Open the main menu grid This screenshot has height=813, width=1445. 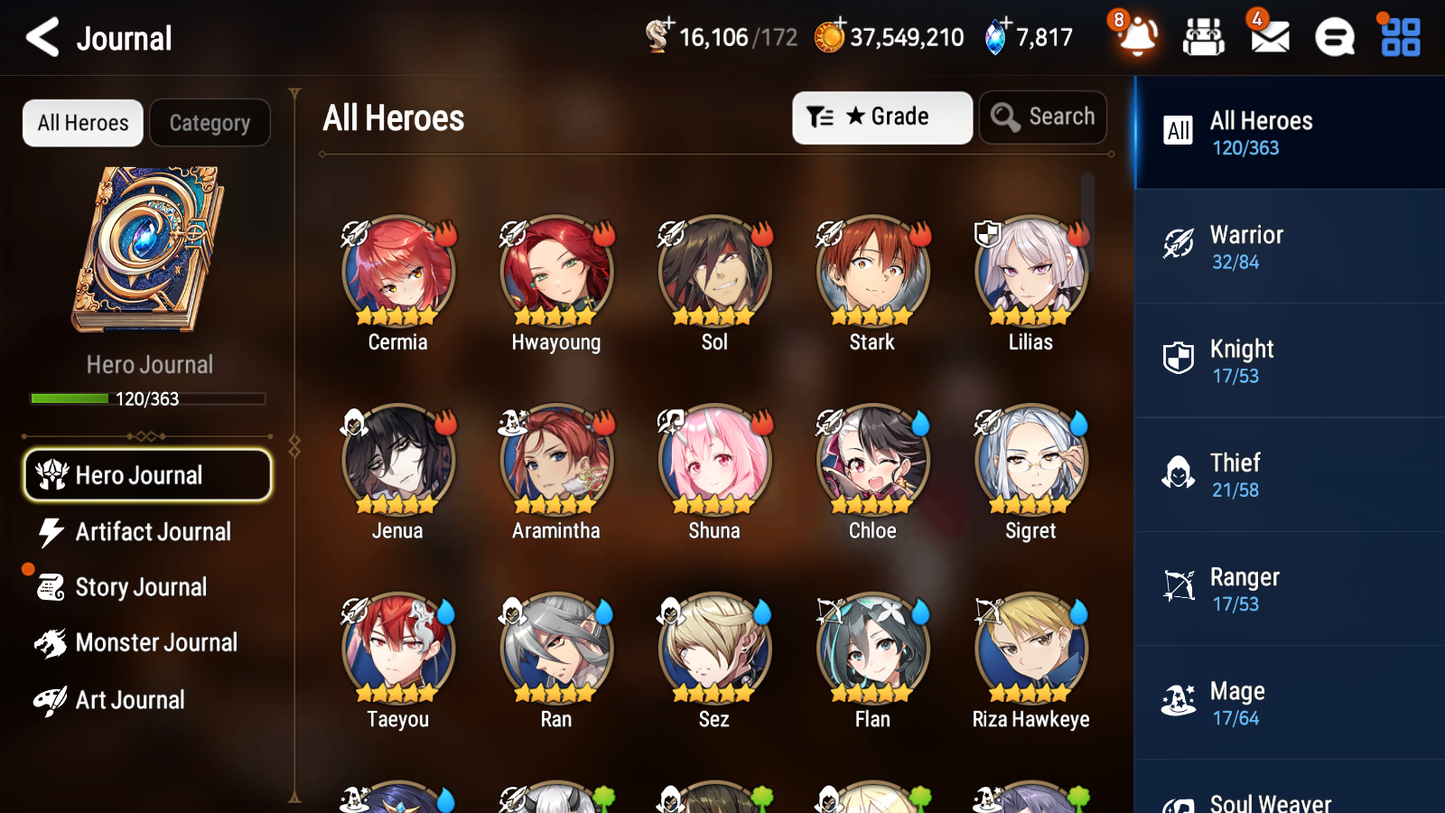pyautogui.click(x=1398, y=37)
